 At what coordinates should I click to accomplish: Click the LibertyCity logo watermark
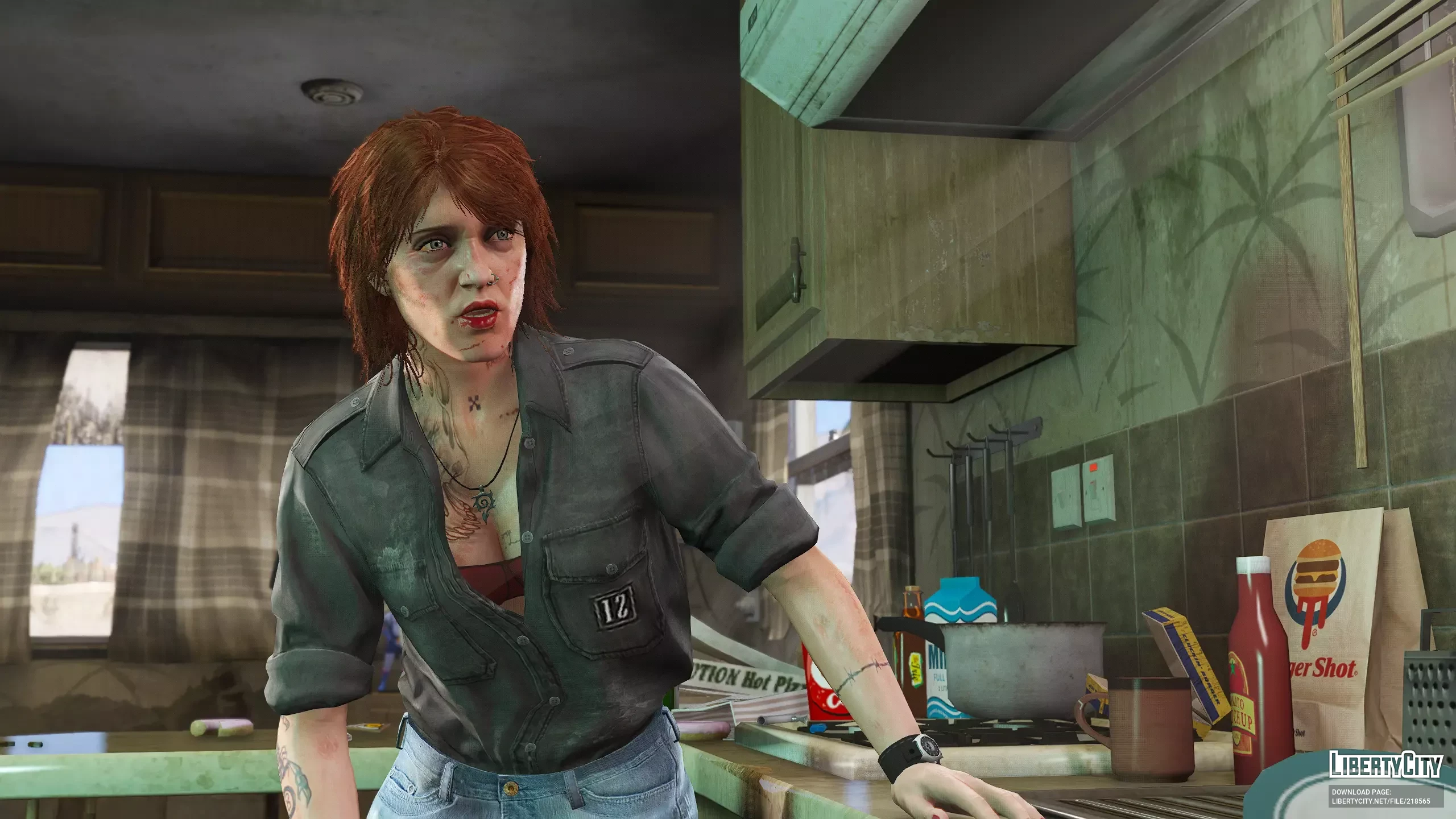(x=1385, y=765)
